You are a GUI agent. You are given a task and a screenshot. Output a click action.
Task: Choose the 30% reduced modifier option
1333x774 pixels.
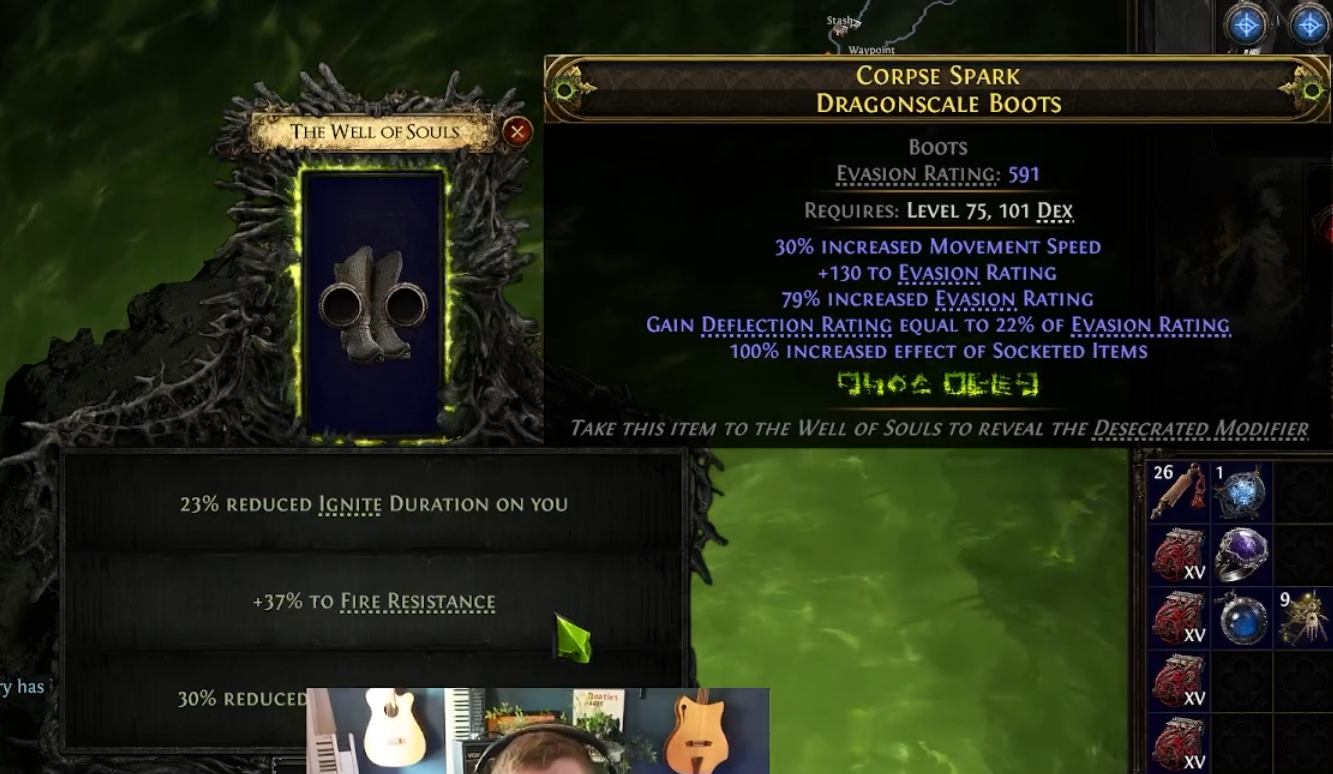[241, 698]
